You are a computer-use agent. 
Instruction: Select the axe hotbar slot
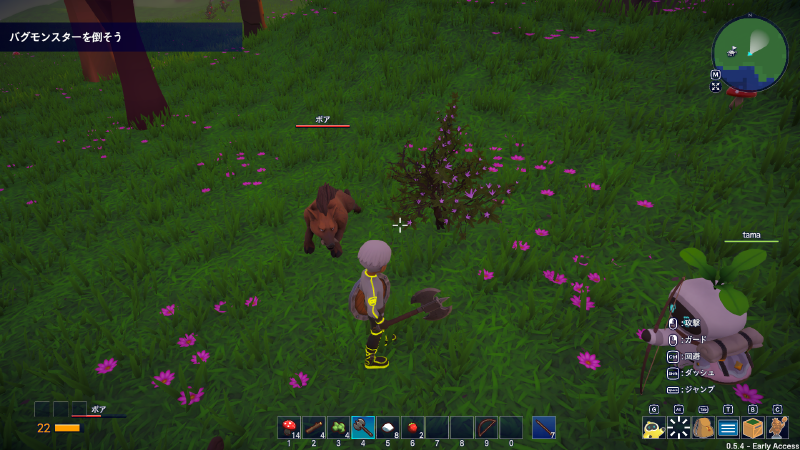362,427
